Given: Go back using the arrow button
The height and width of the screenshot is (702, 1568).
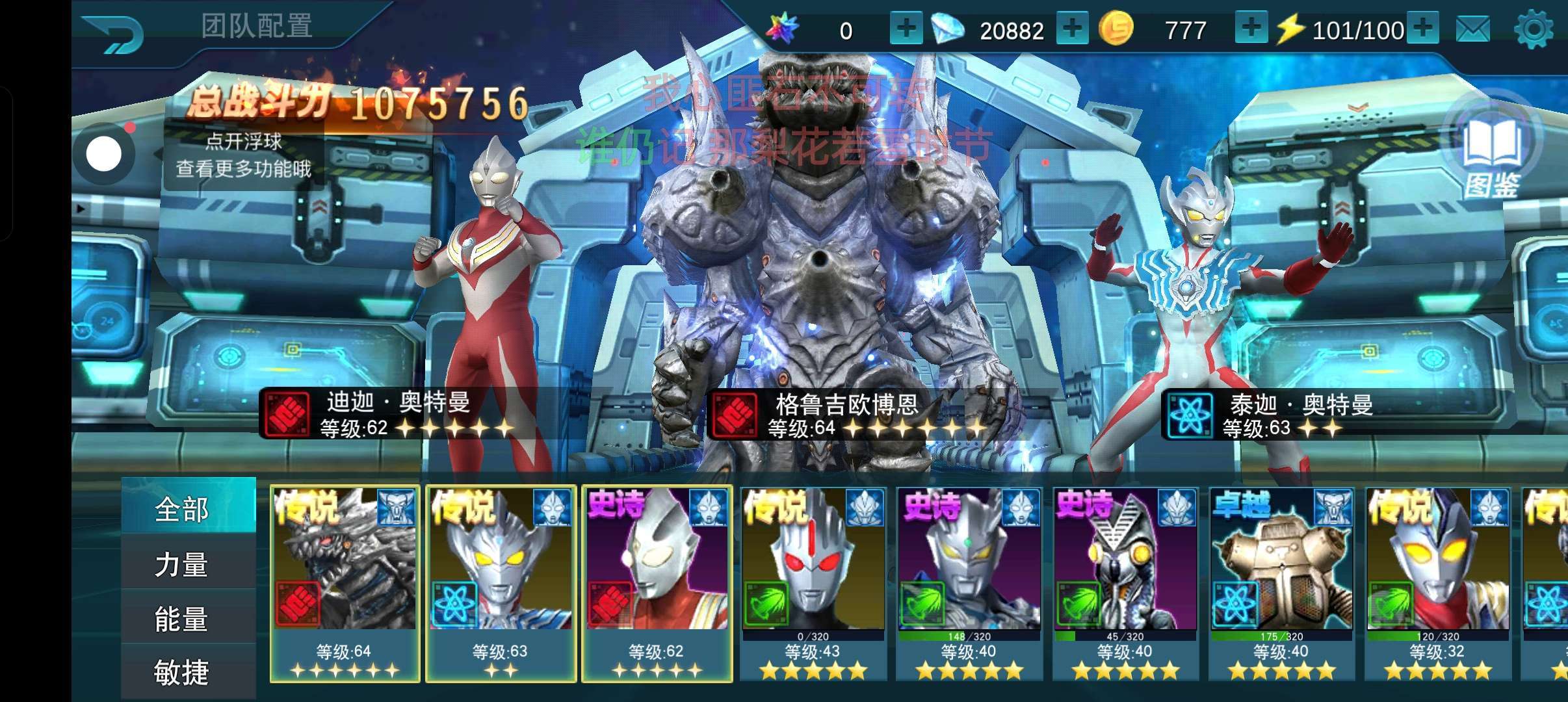Looking at the screenshot, I should click(113, 32).
